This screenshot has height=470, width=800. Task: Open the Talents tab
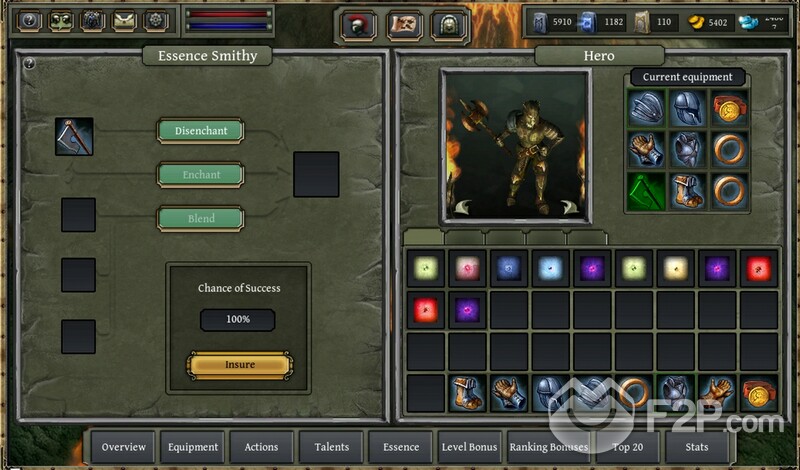[x=331, y=447]
